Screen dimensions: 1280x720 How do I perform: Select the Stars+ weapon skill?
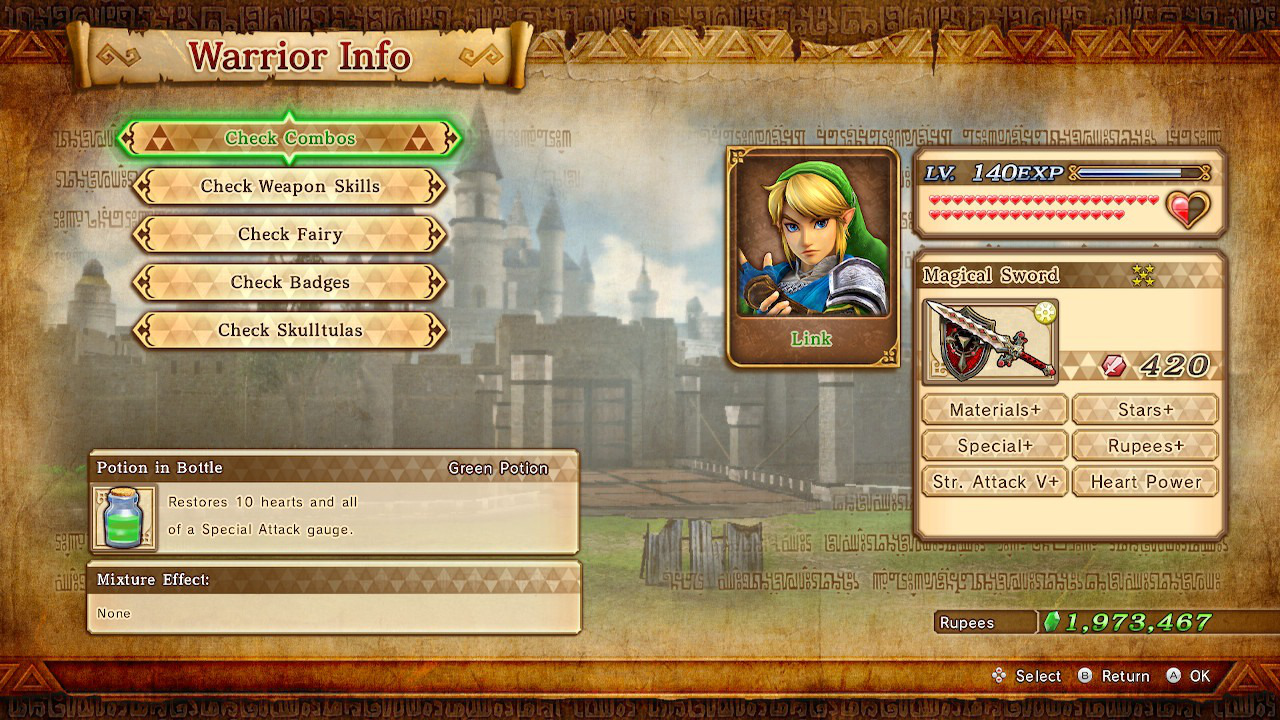point(1145,409)
